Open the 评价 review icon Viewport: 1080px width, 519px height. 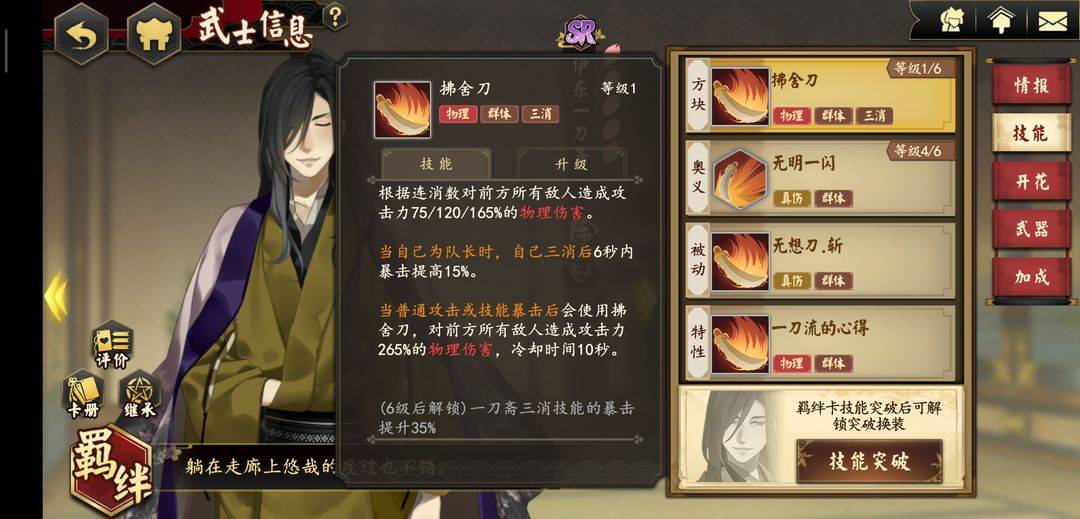(111, 345)
